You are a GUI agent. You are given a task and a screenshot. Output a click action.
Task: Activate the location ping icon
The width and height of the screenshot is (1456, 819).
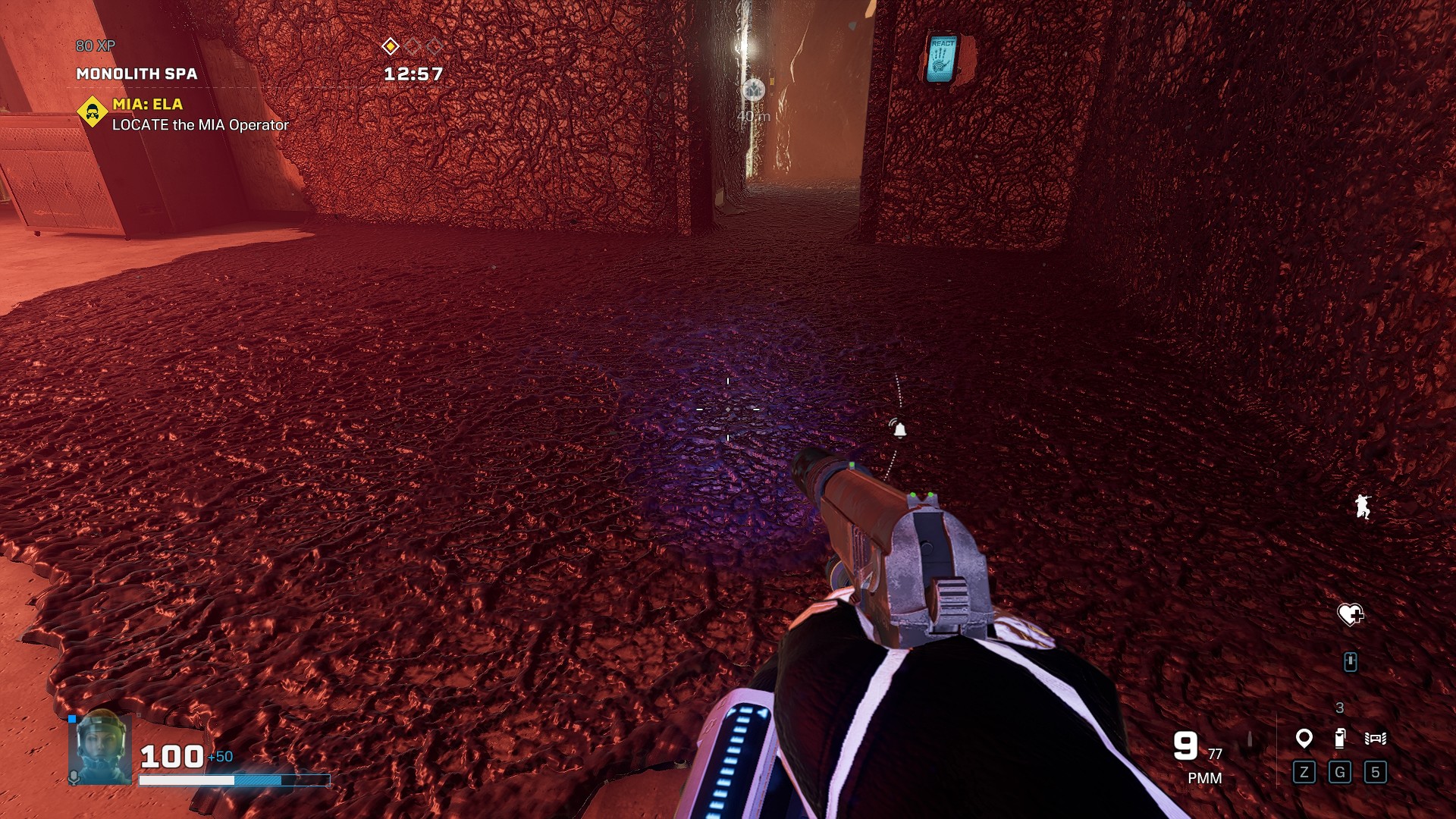[x=1304, y=738]
